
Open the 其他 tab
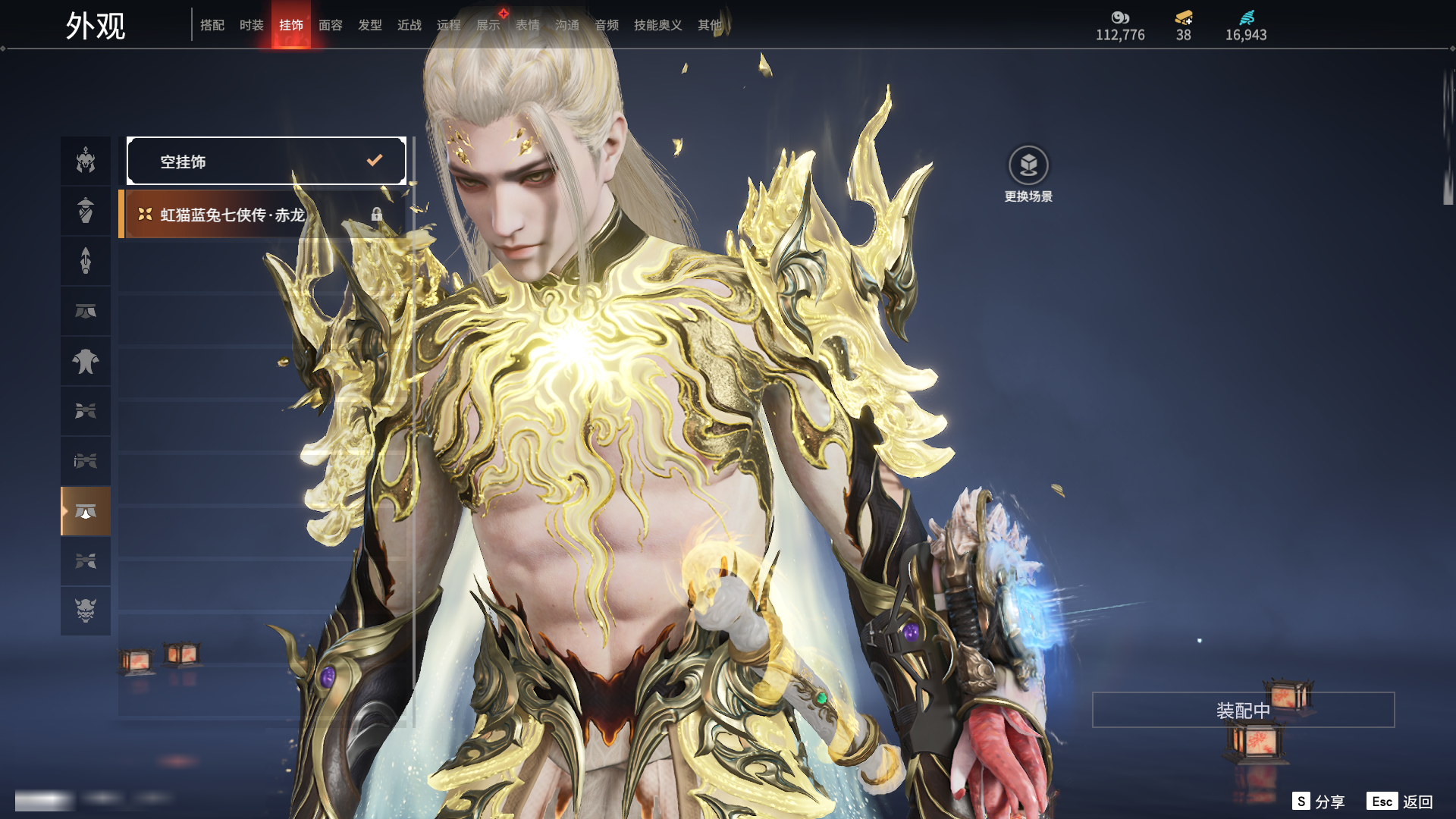click(710, 25)
